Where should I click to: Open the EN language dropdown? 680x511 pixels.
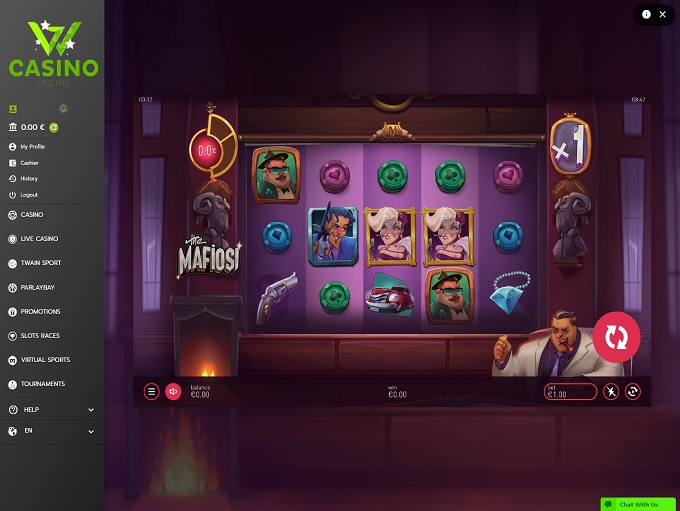coord(52,432)
